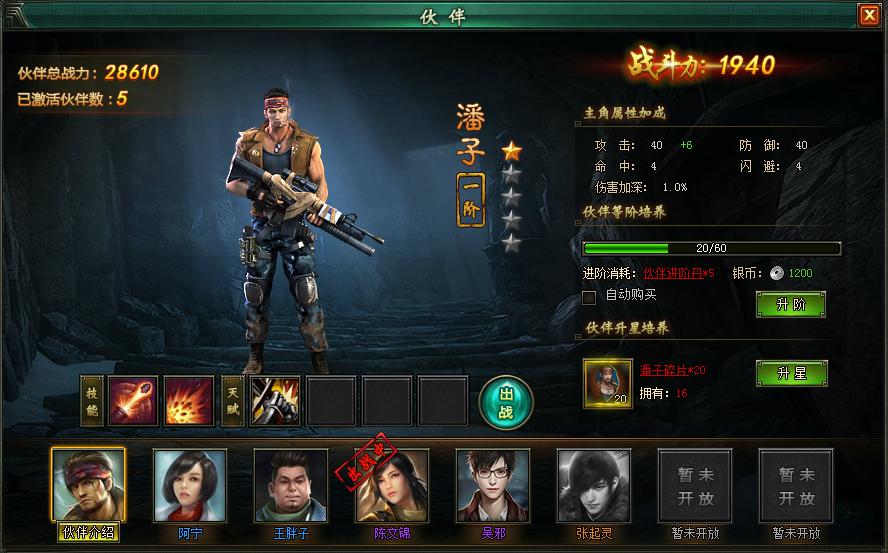Click the 升星 star upgrade button
Screen dimensions: 888x553
click(x=790, y=373)
